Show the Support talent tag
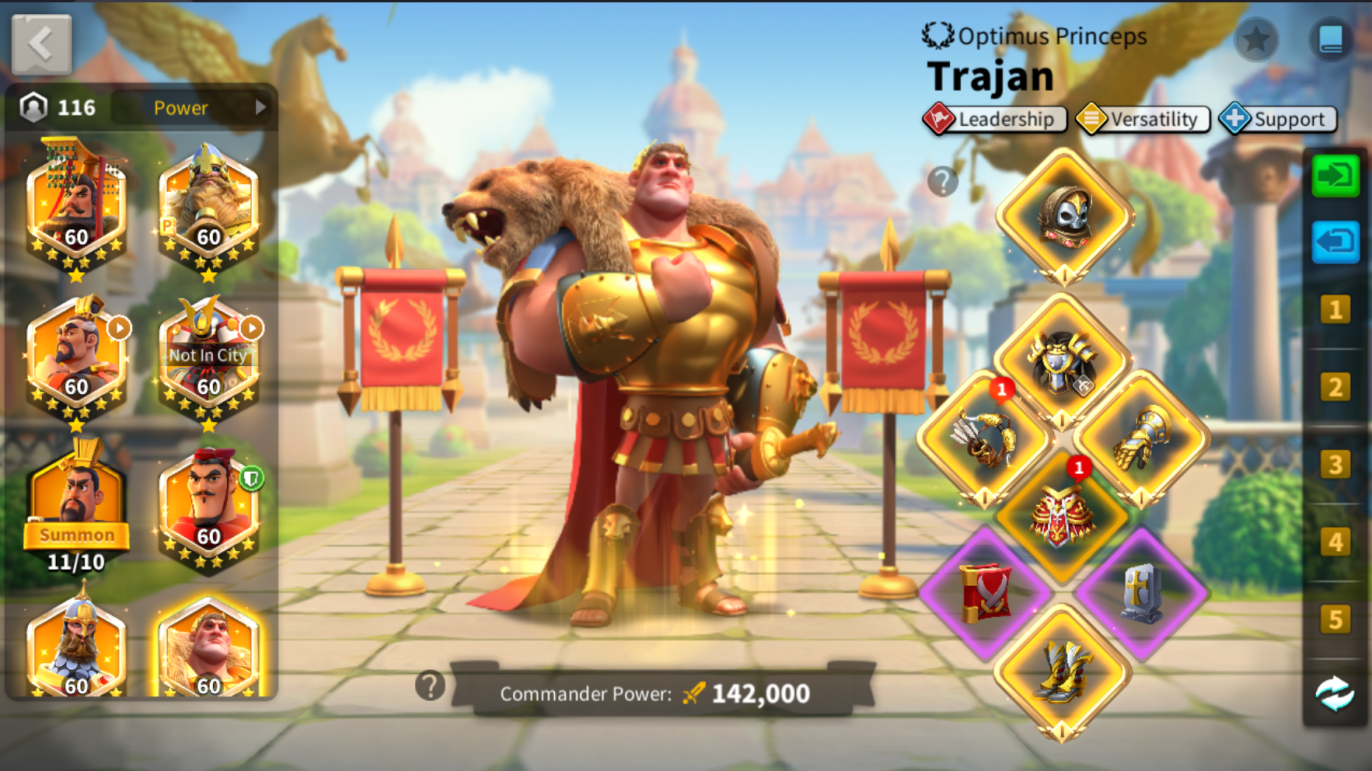1372x771 pixels. [1276, 119]
